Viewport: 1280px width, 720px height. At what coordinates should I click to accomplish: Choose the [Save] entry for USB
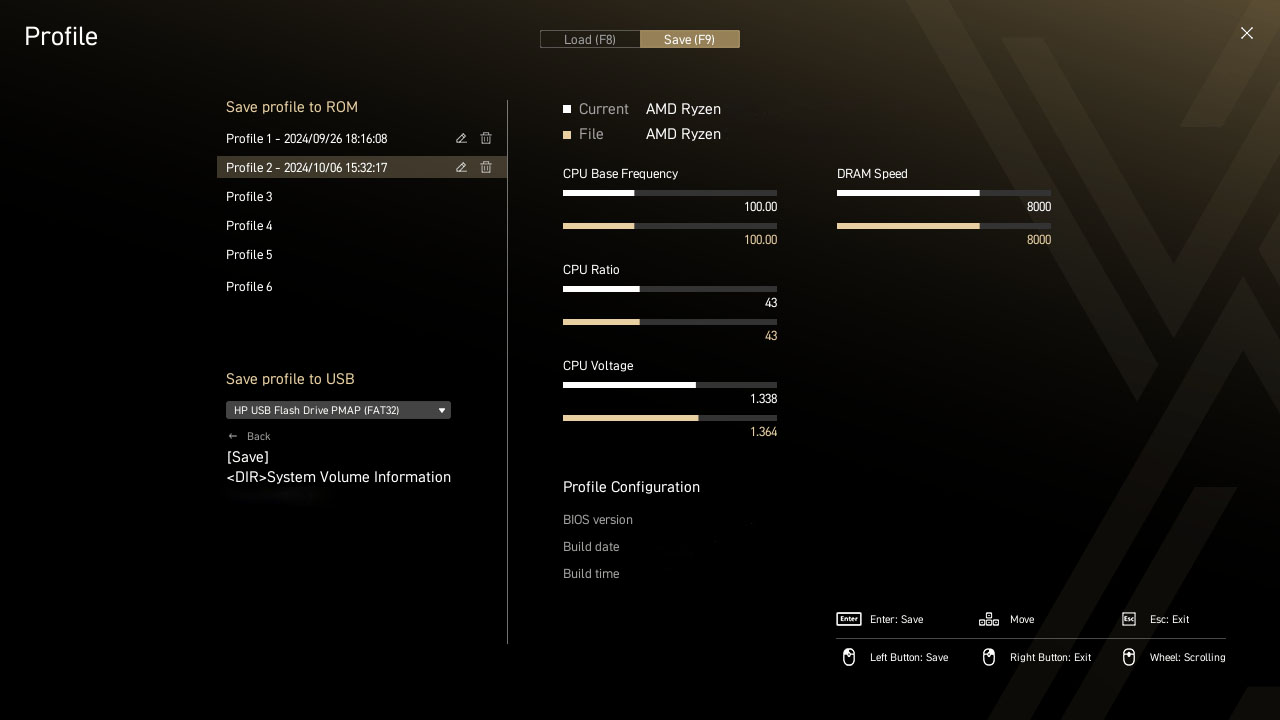(x=248, y=457)
